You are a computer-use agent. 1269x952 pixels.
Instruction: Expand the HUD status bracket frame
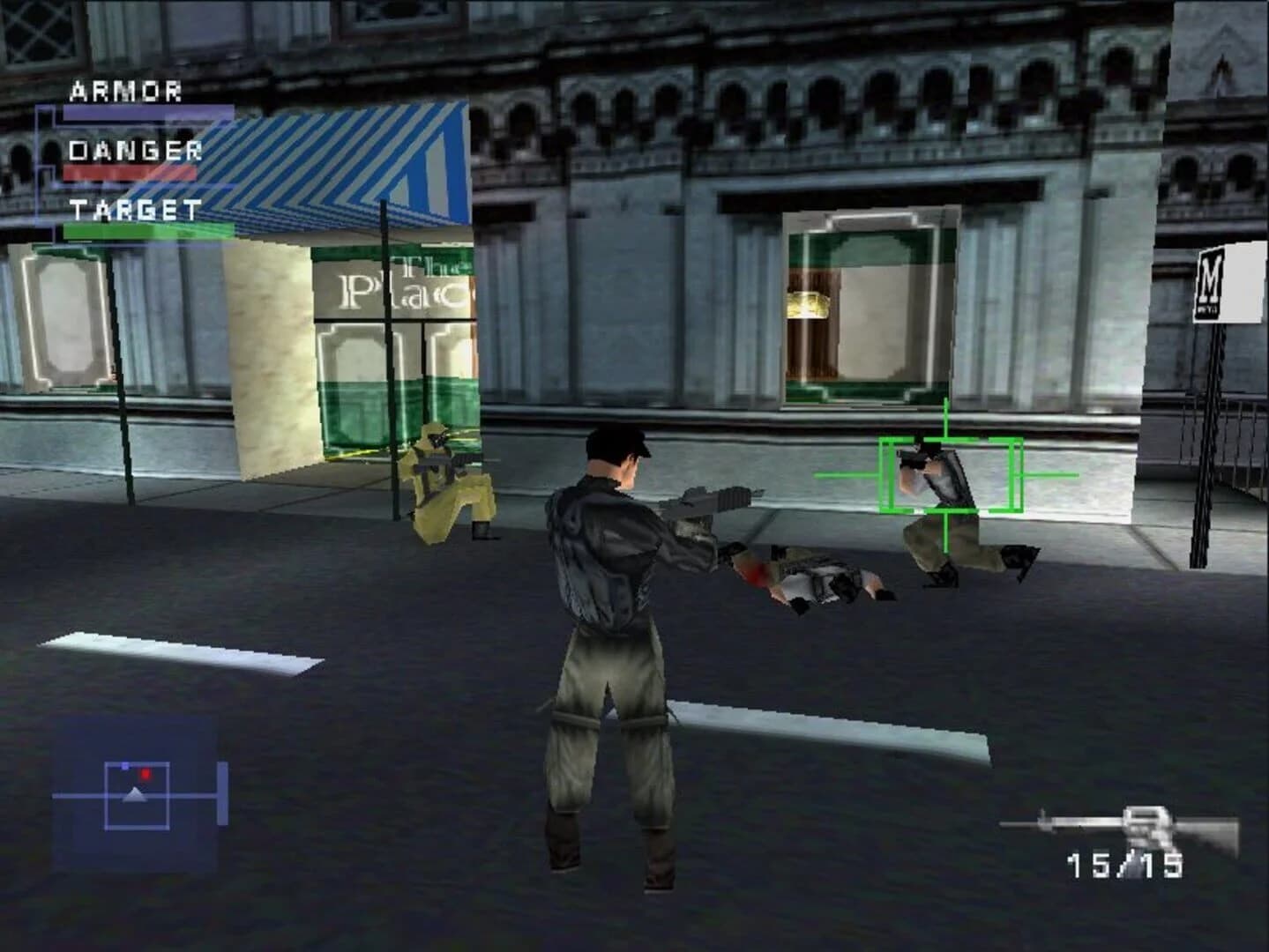pyautogui.click(x=40, y=163)
